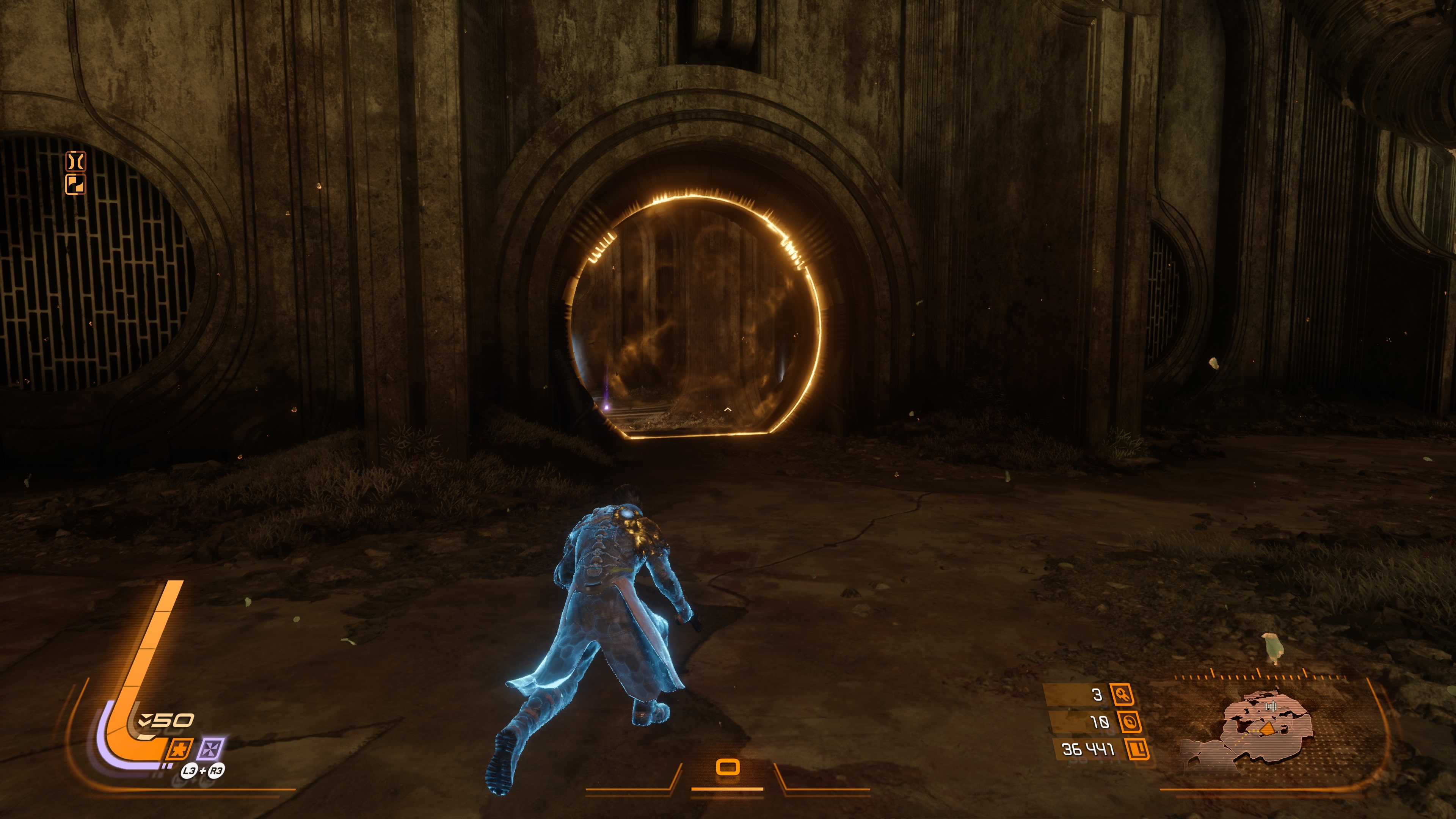Image resolution: width=1456 pixels, height=819 pixels.
Task: Click the hourglass-shaped status icon
Action: 75,162
